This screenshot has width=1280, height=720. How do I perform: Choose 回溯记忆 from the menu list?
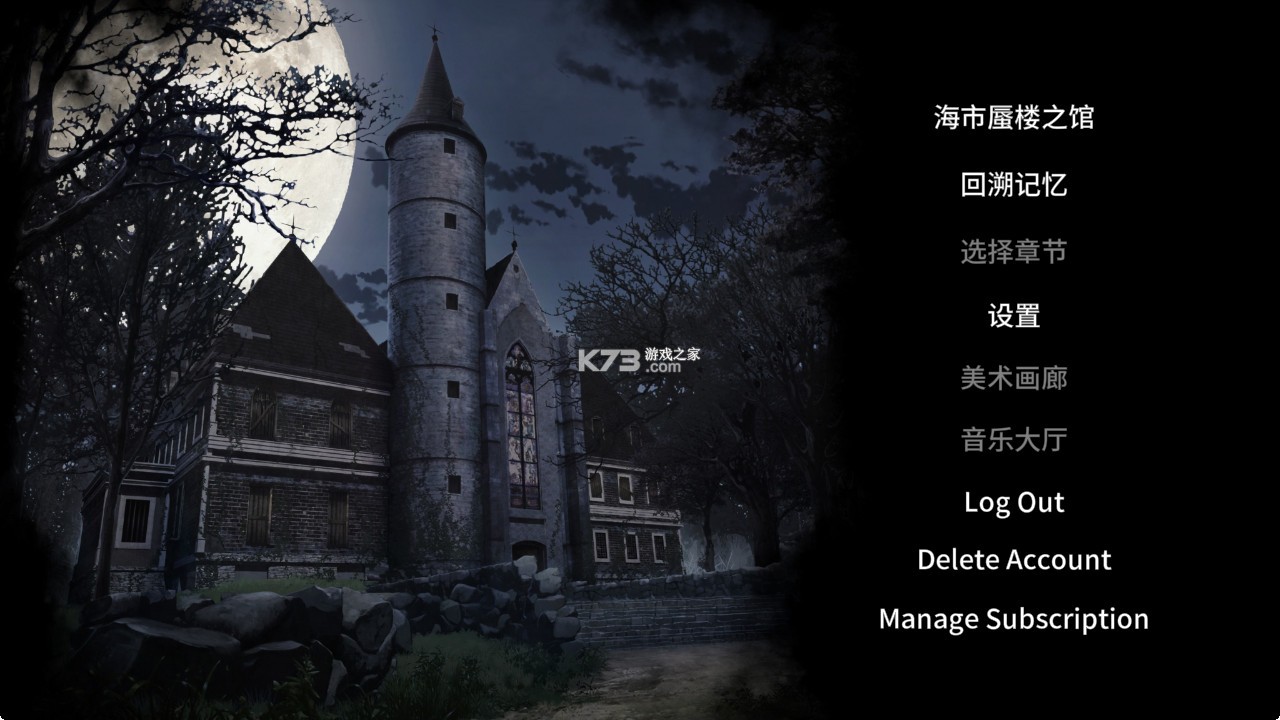[x=1014, y=184]
